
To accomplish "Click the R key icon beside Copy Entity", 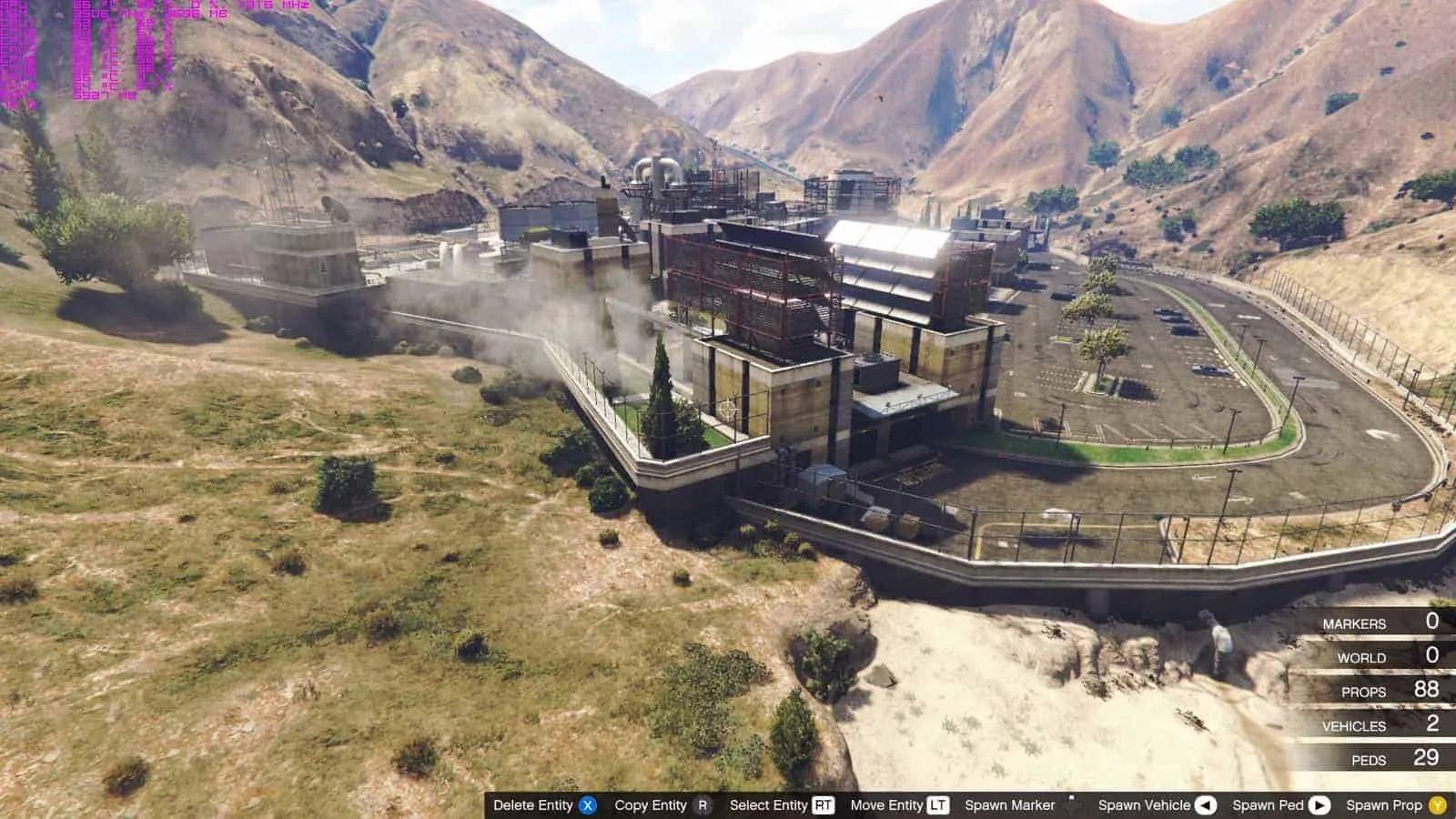I will (702, 804).
